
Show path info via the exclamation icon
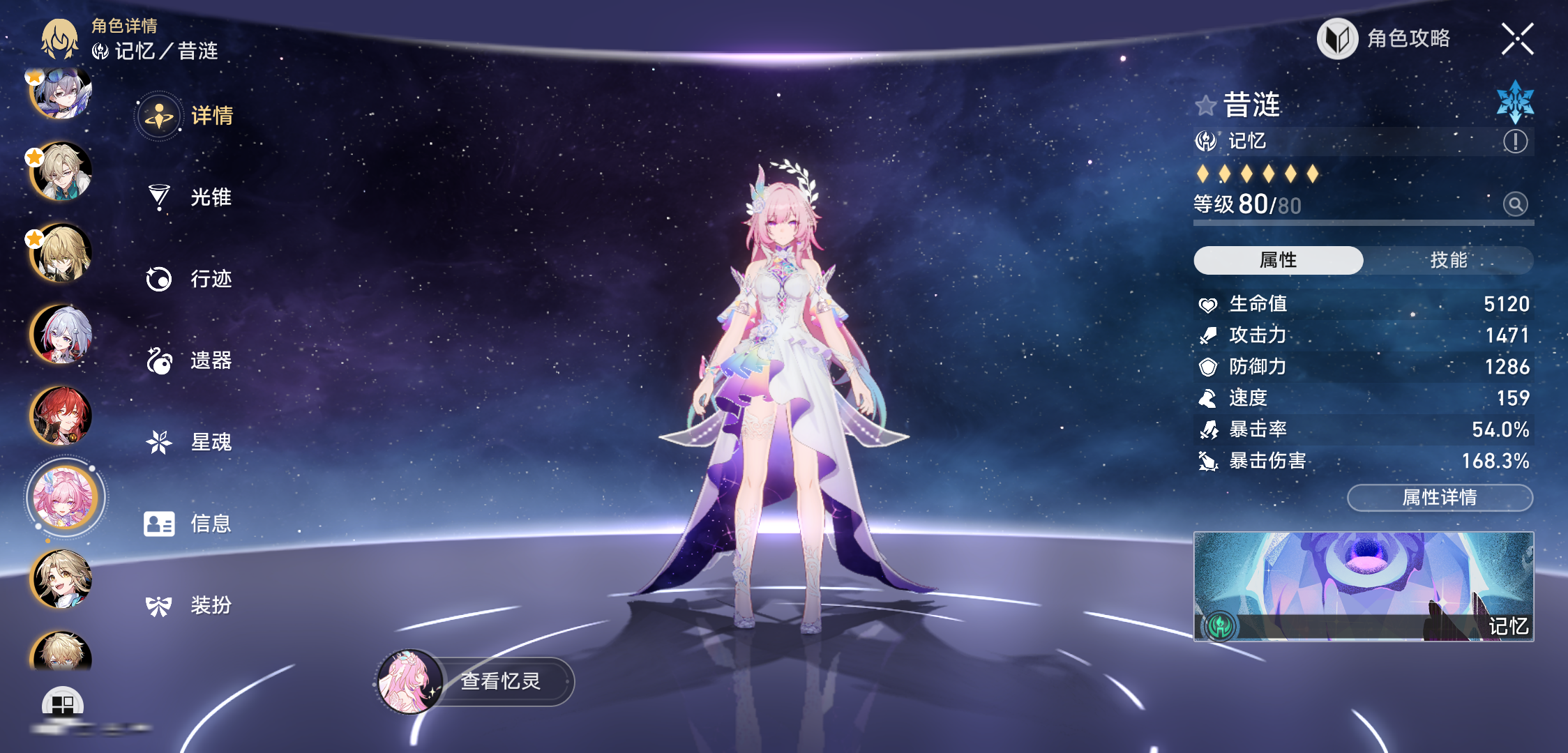[x=1515, y=142]
